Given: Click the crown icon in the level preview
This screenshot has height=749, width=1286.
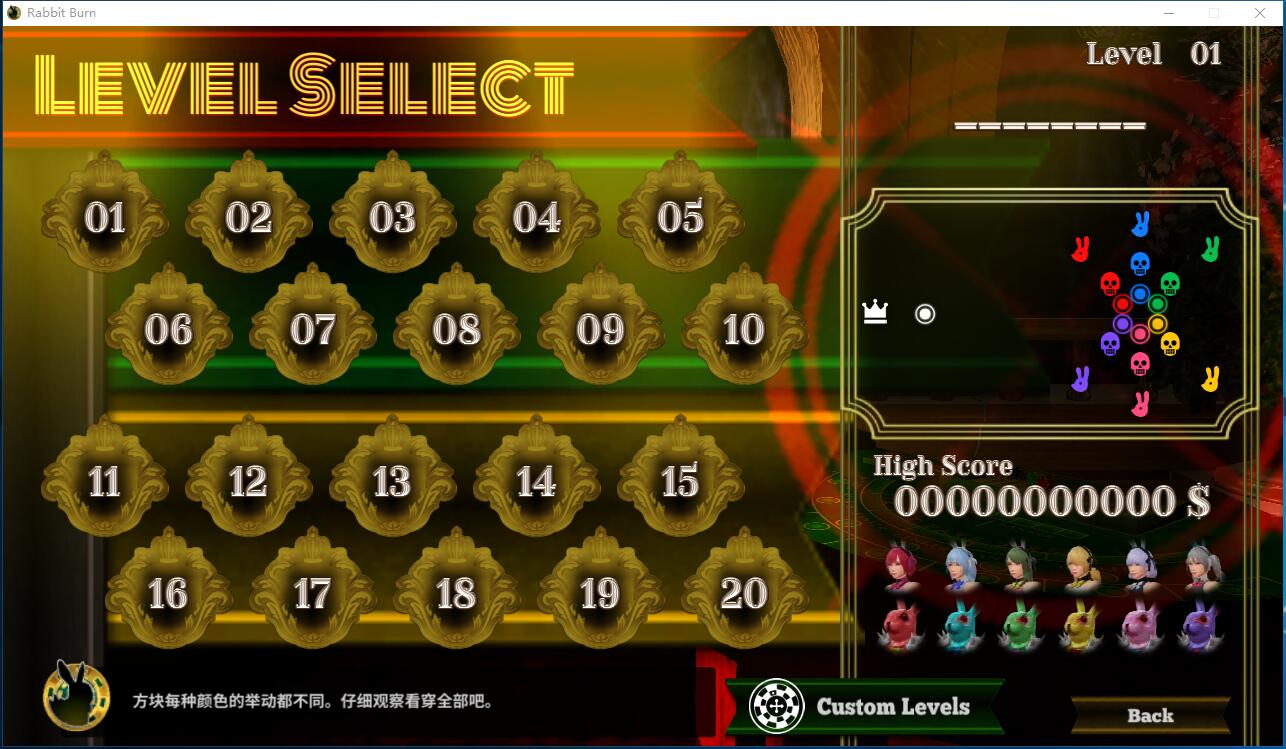Looking at the screenshot, I should coord(874,313).
